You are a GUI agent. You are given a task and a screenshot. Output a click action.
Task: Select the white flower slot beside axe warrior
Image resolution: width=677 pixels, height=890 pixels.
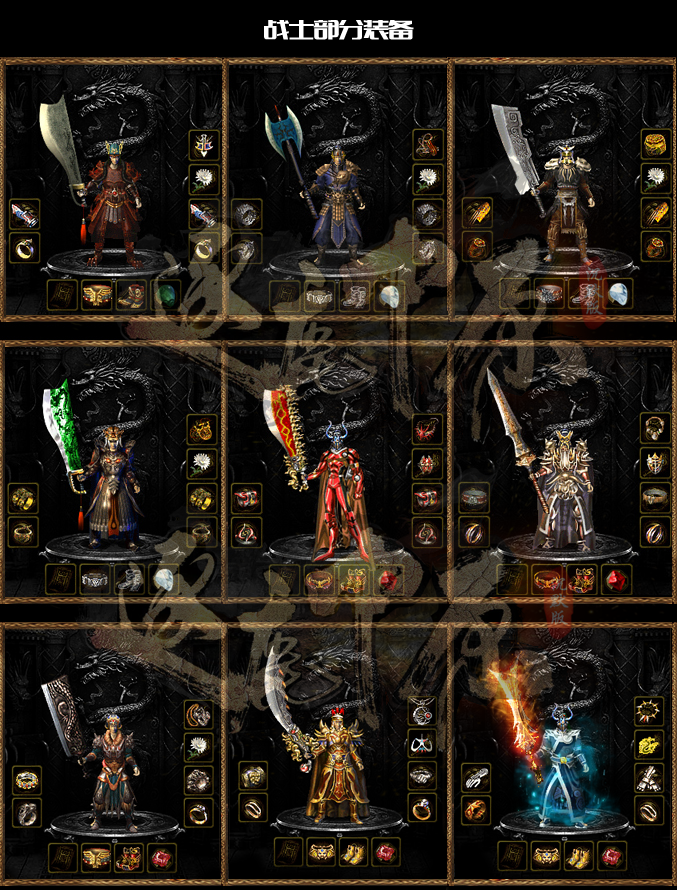(x=429, y=179)
